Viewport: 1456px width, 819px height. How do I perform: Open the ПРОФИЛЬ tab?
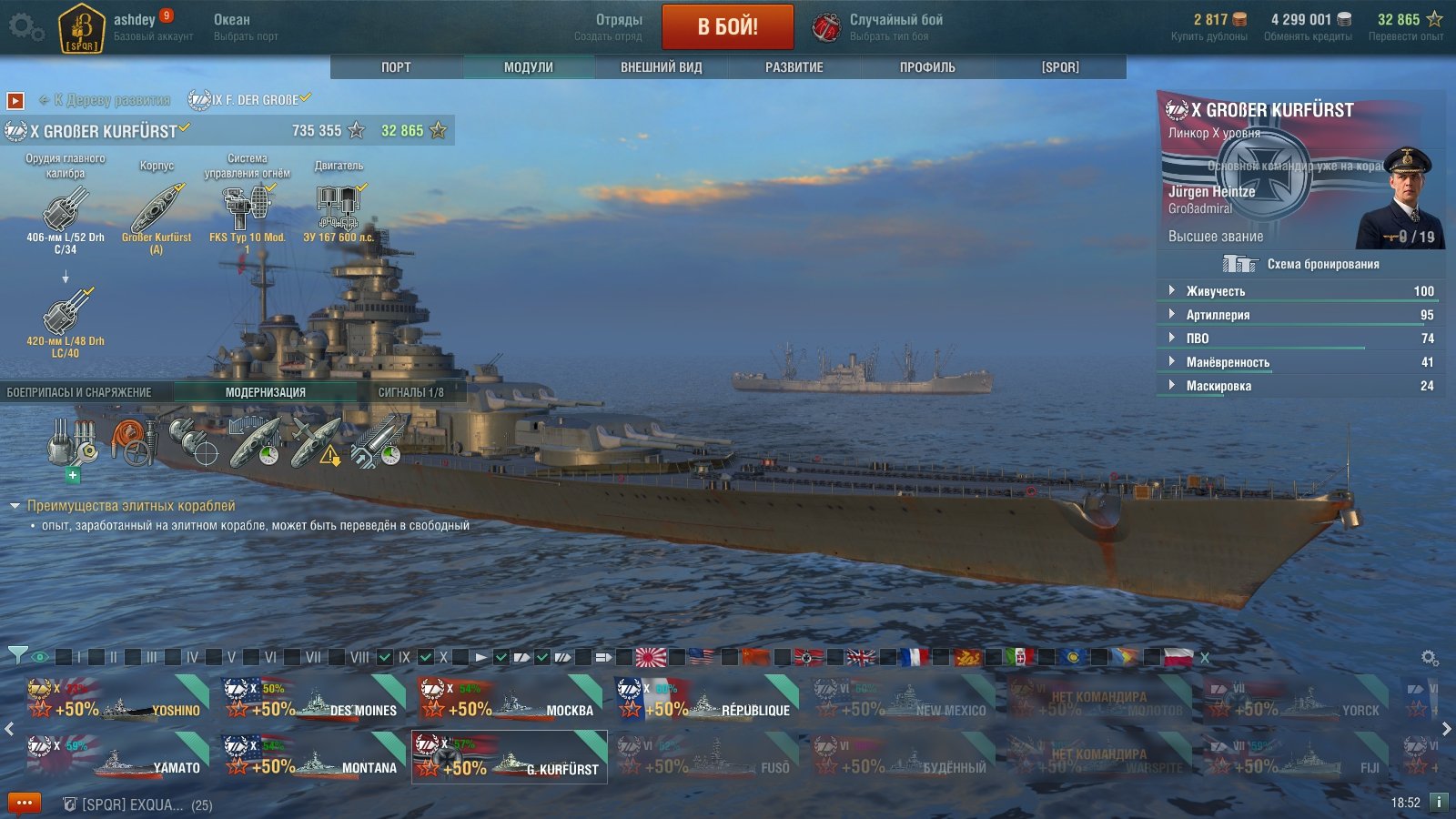[927, 67]
